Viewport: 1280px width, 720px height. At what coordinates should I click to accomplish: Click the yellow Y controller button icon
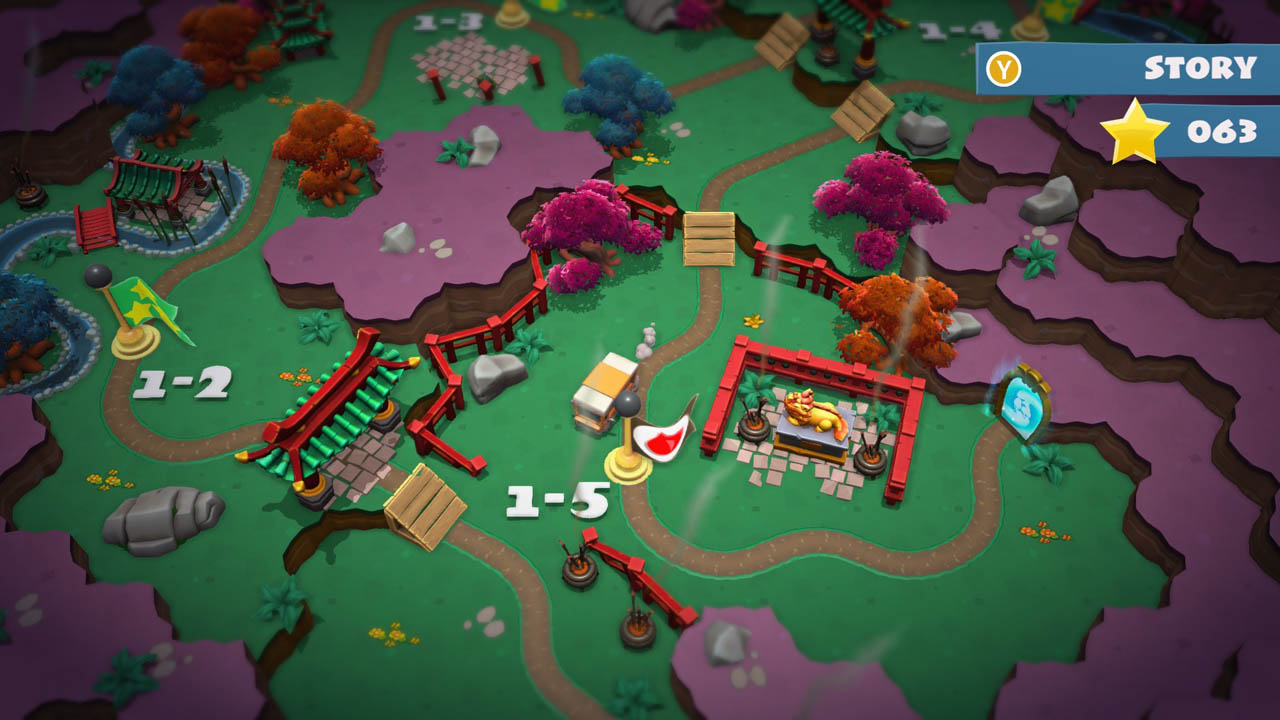tap(1005, 67)
